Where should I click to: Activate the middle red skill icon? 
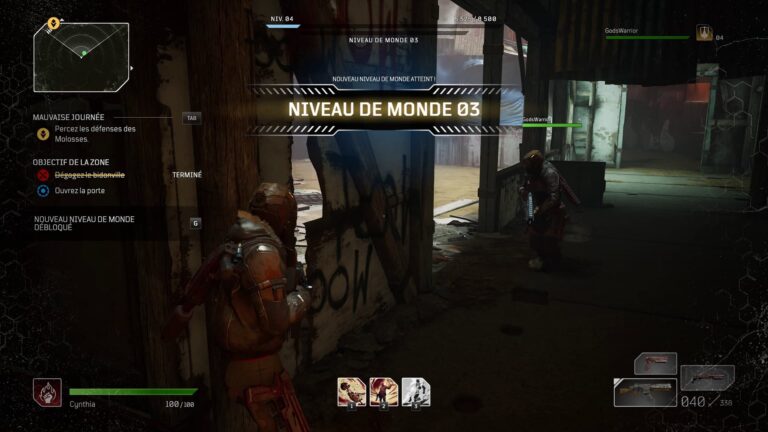383,390
